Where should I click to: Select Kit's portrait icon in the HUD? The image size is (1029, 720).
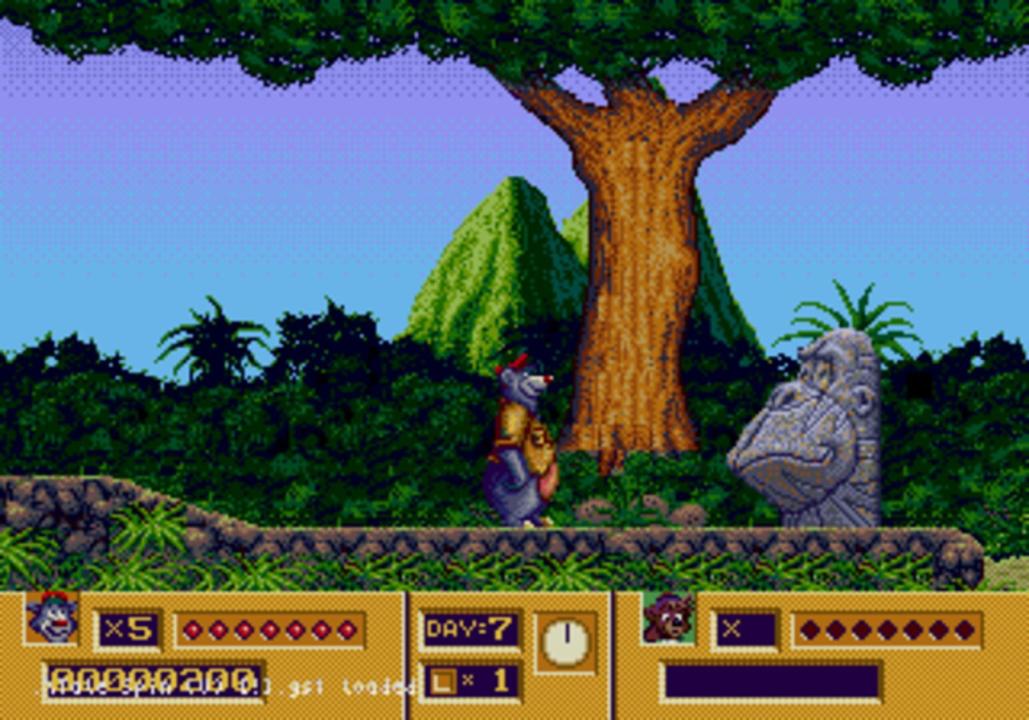(668, 617)
